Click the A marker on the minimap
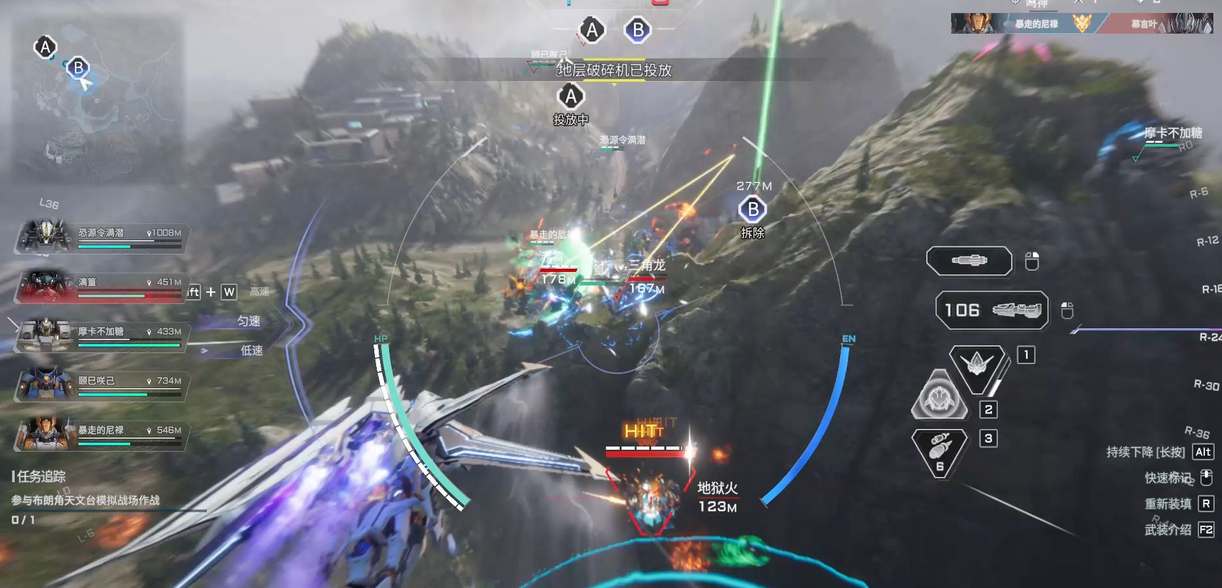 44,46
